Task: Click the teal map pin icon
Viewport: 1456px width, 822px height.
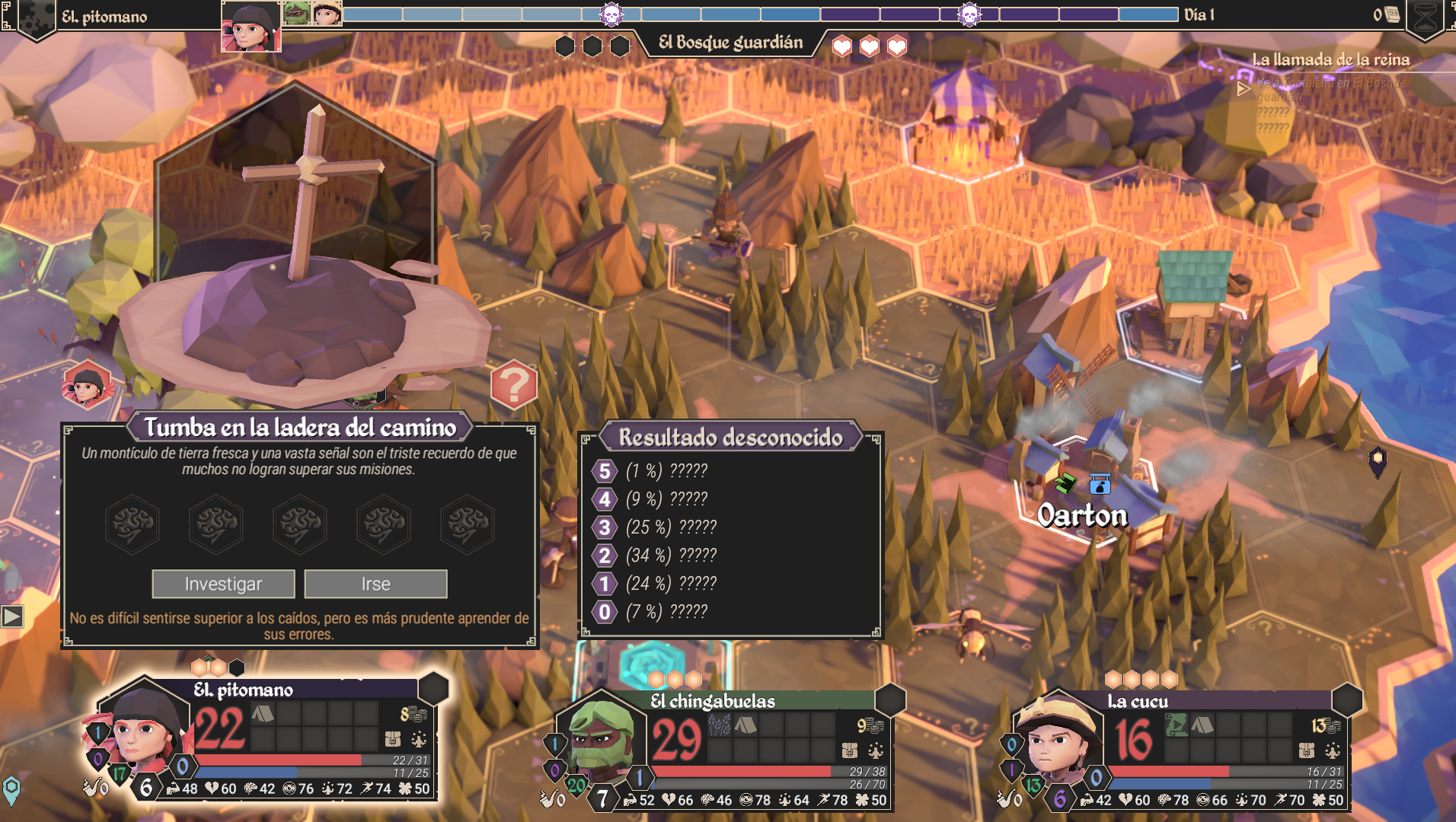Action: (11, 789)
